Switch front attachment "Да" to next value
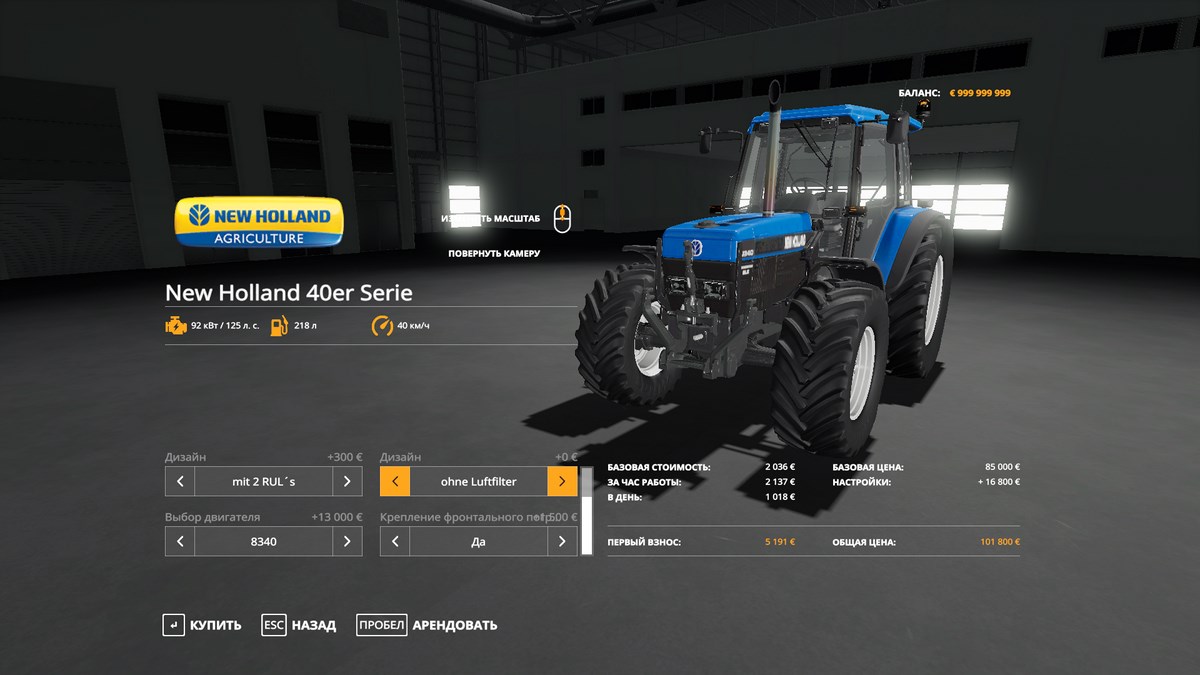 [x=562, y=541]
